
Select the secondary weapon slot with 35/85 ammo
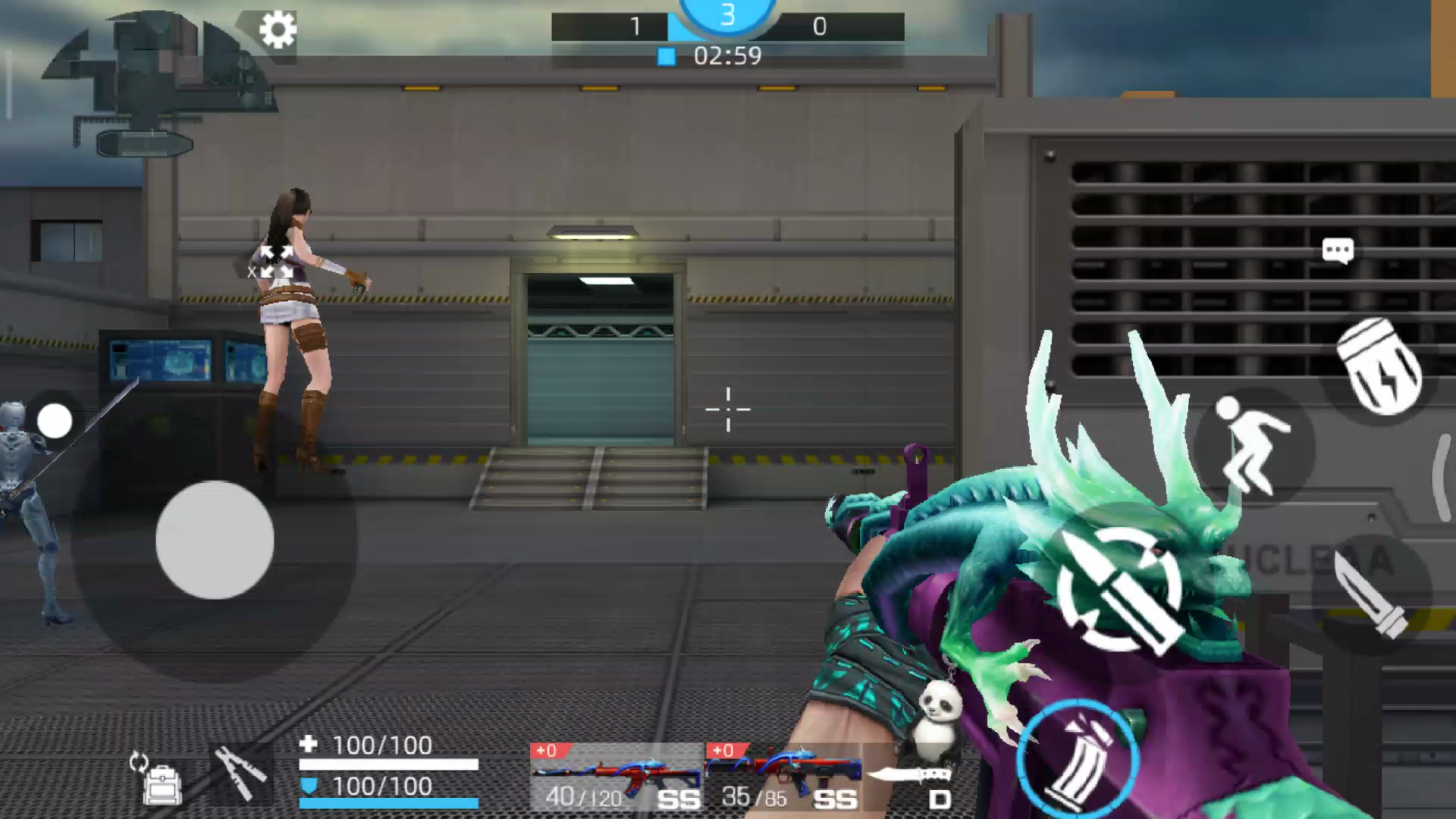coord(784,777)
